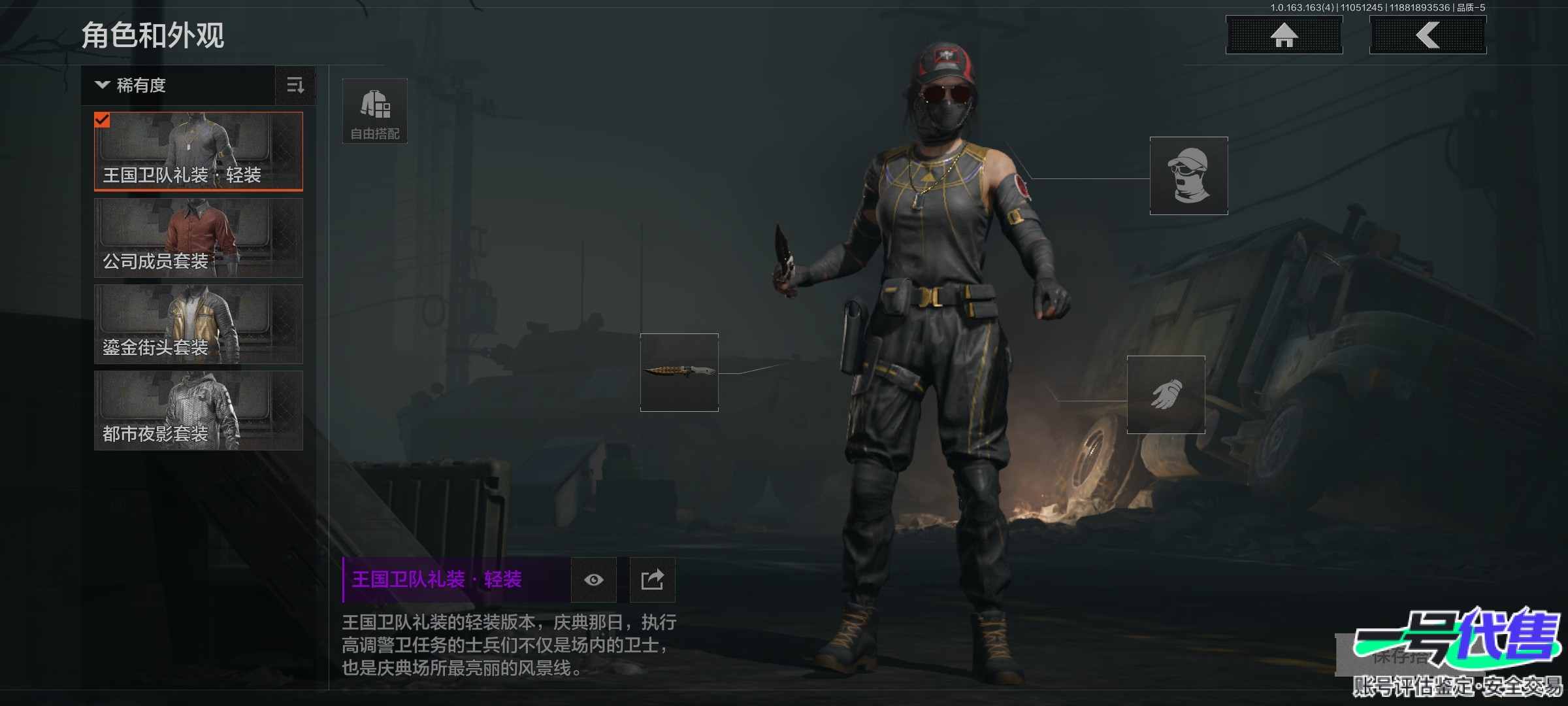This screenshot has height=706, width=1568.
Task: Toggle the sort order icon
Action: (x=295, y=86)
